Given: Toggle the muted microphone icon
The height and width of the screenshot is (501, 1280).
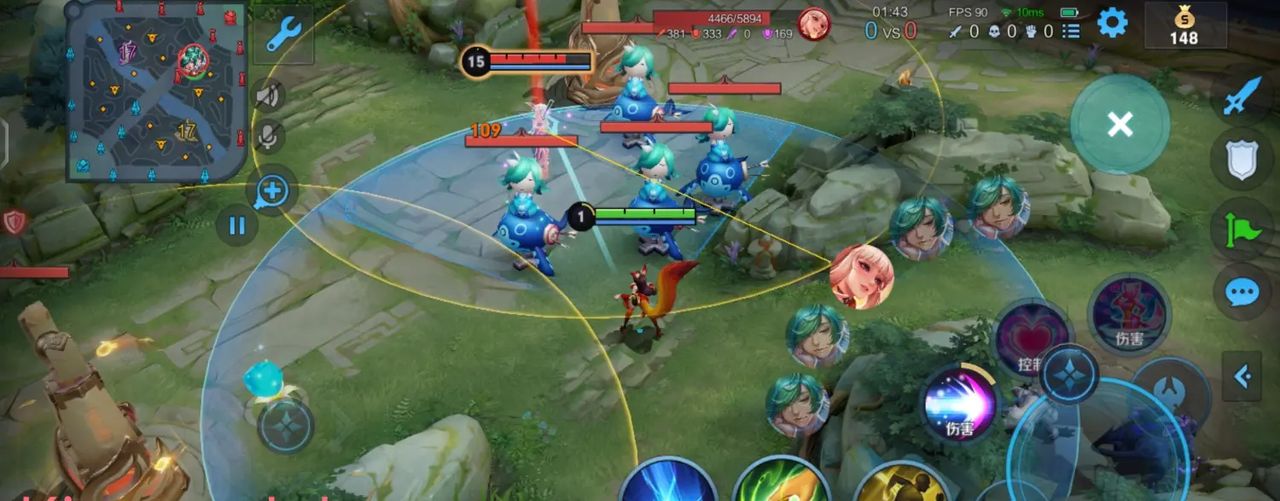Looking at the screenshot, I should click(268, 137).
